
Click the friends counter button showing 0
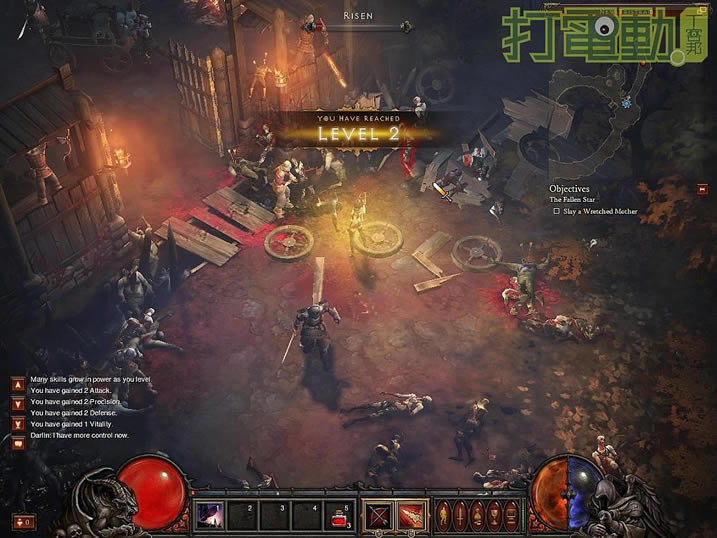[x=24, y=521]
